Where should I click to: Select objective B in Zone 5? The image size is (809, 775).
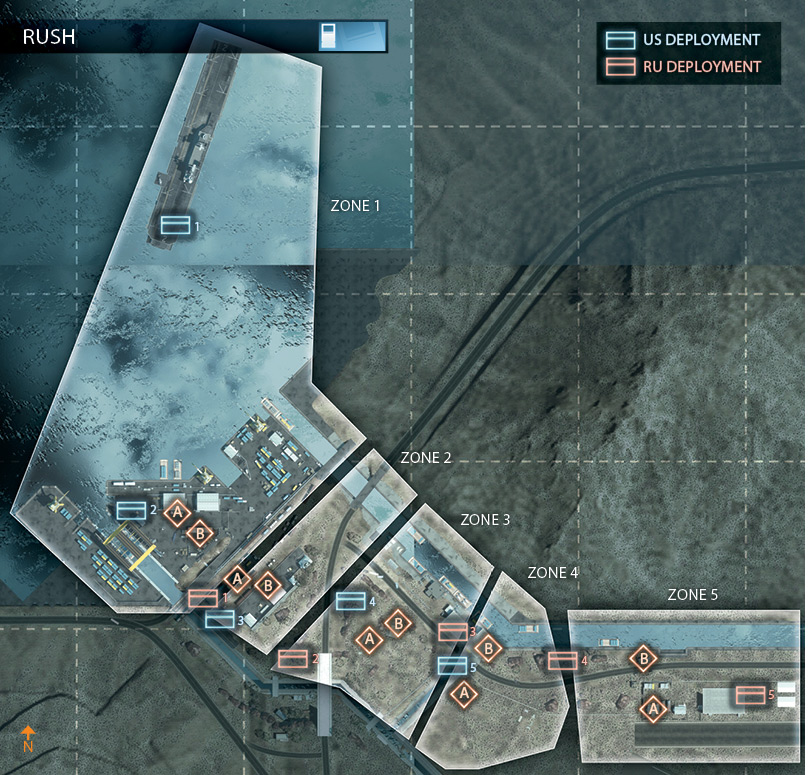click(x=644, y=658)
